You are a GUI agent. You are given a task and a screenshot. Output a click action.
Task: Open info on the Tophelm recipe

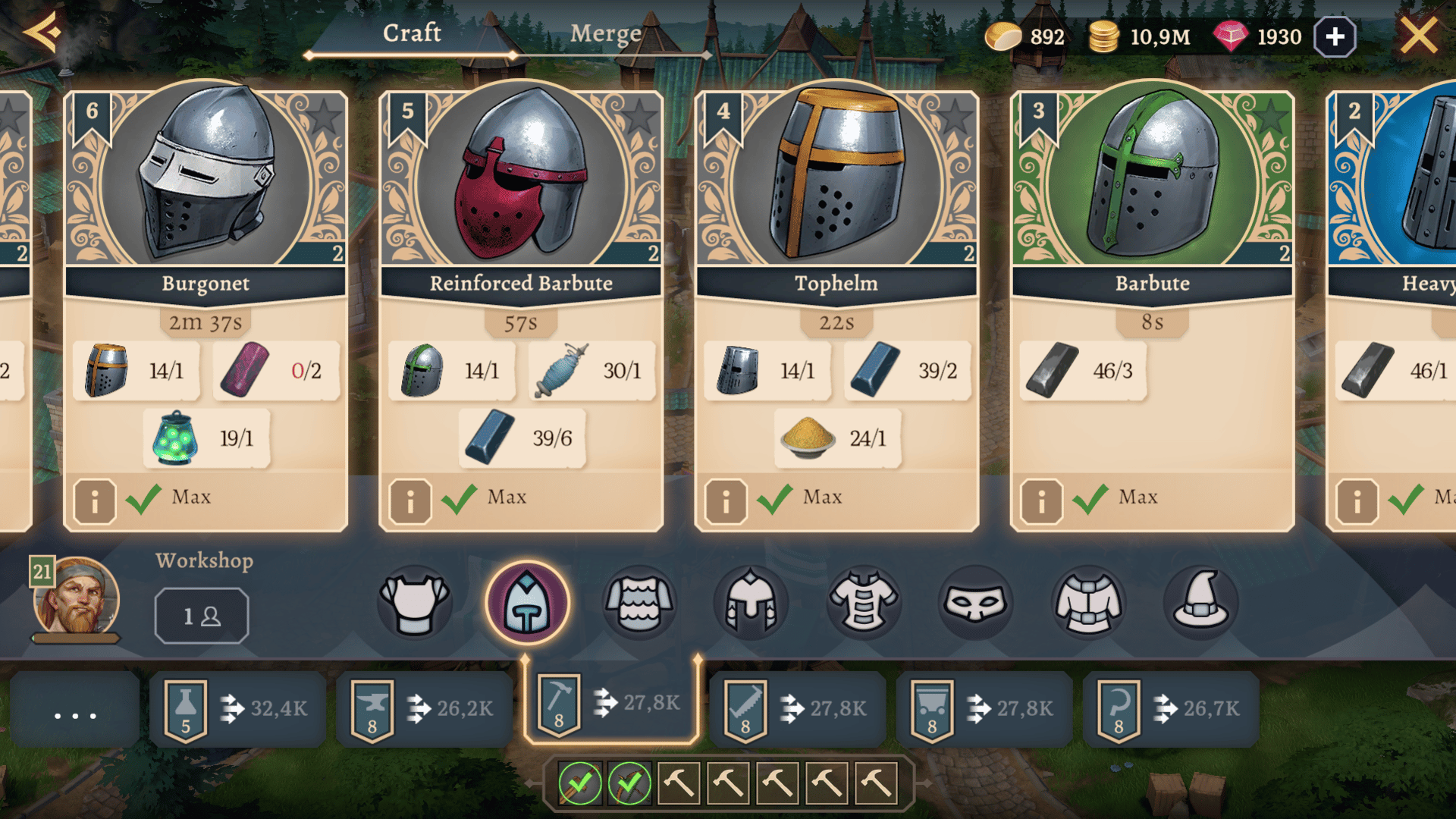coord(726,500)
